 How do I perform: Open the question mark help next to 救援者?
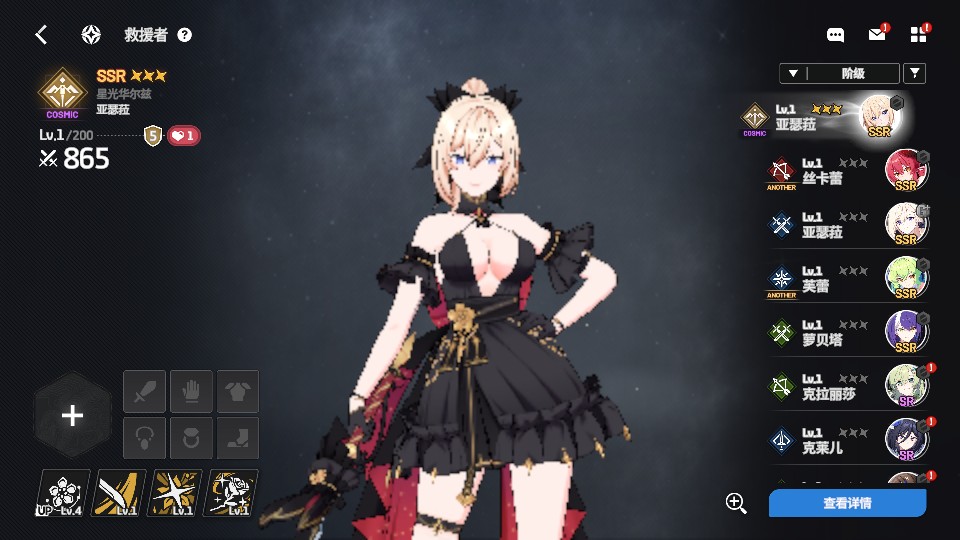[x=185, y=35]
